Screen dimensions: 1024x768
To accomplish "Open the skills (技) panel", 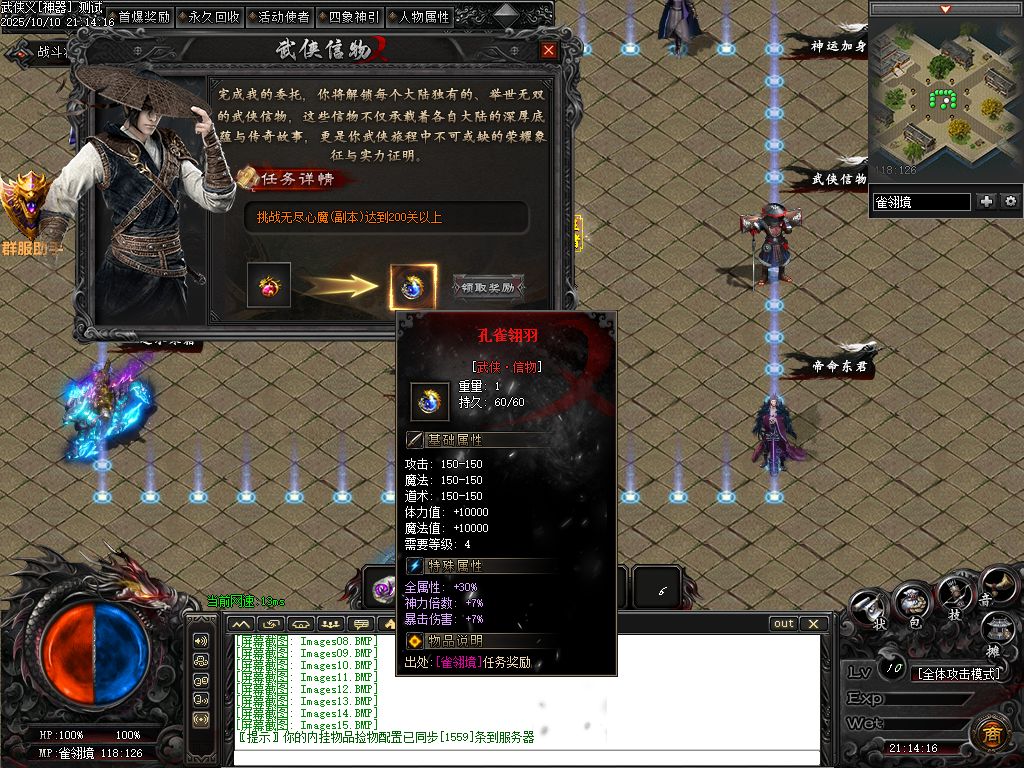I will pos(955,594).
